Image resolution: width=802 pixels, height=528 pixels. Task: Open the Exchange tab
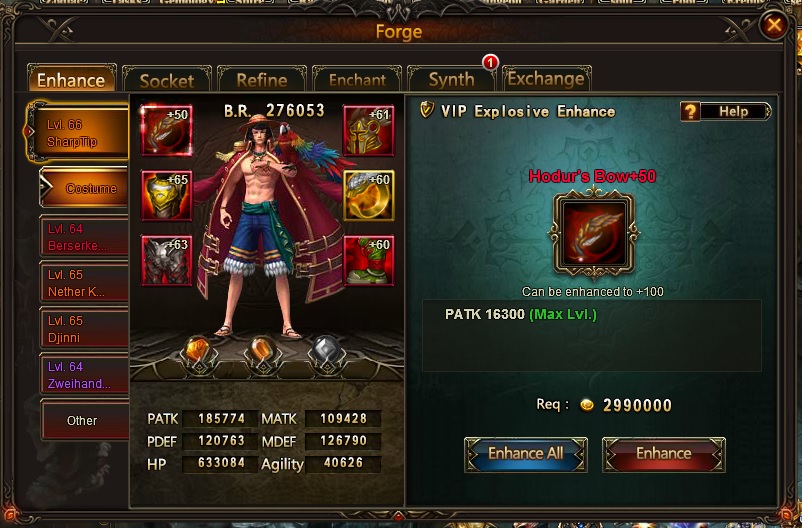545,79
